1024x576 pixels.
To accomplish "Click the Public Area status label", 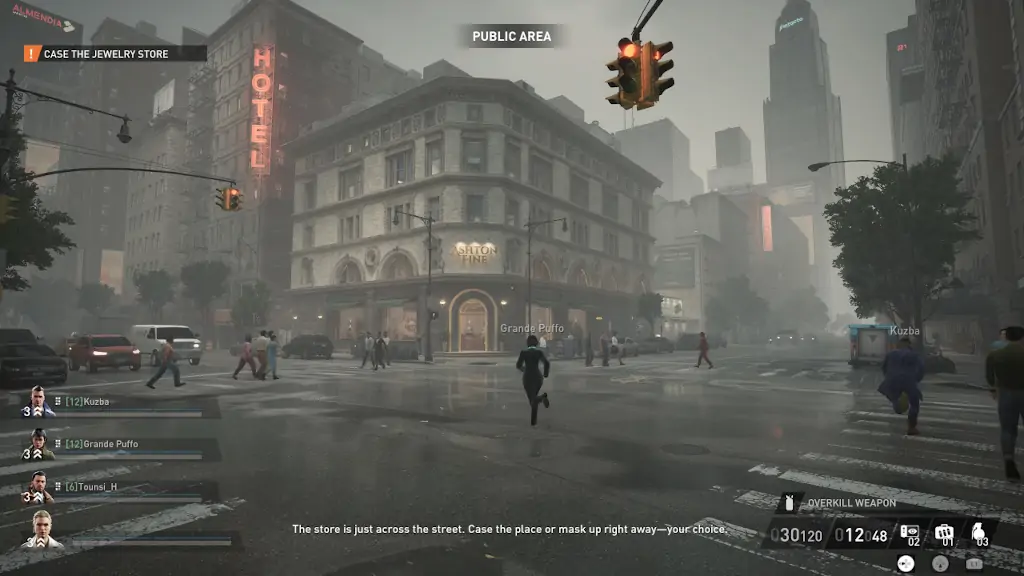I will tap(511, 37).
